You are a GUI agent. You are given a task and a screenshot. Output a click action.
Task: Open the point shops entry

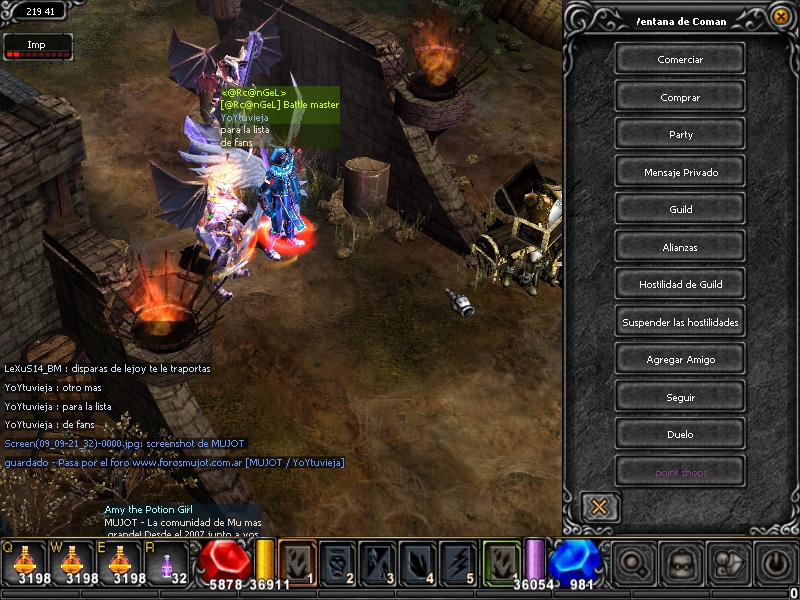680,472
